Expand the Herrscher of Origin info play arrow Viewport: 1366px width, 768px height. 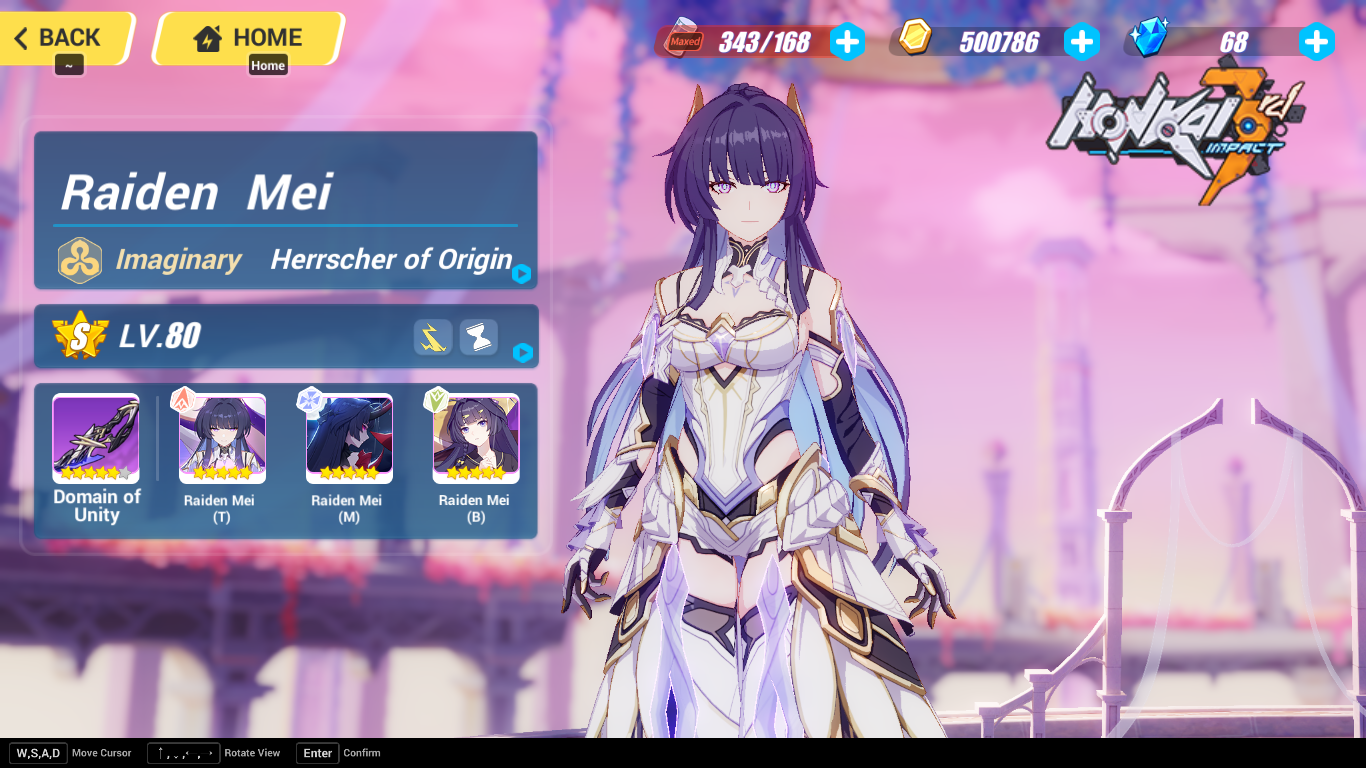coord(521,273)
